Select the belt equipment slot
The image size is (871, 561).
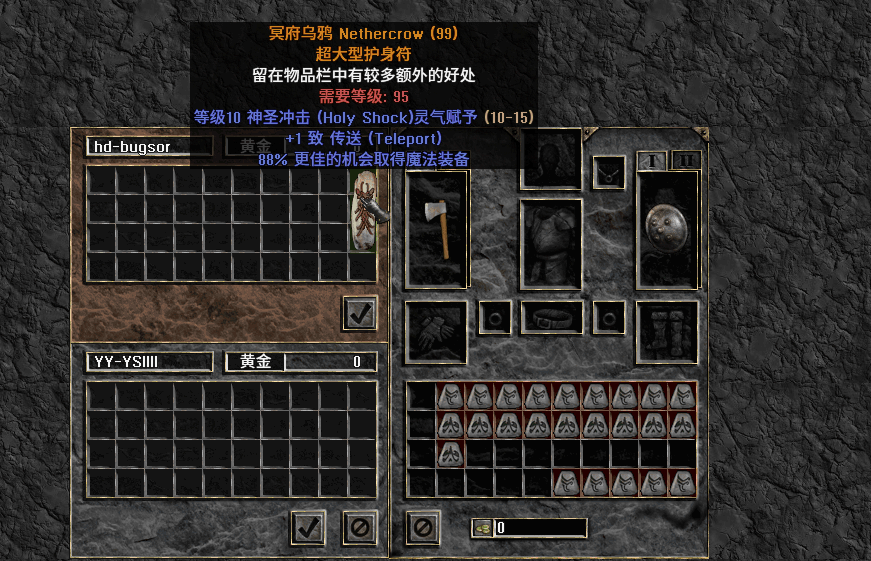[x=551, y=318]
